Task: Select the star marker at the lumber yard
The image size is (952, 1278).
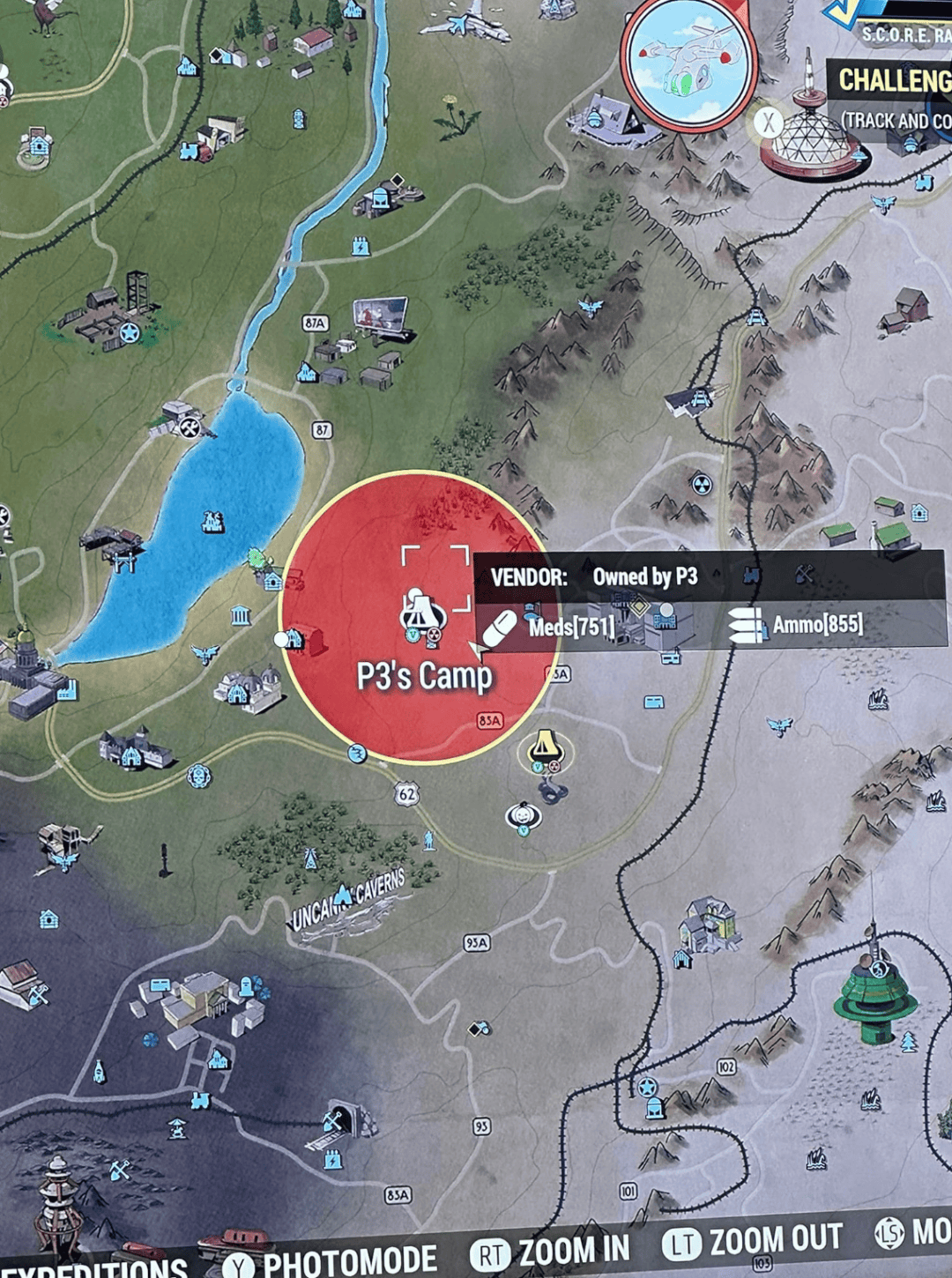Action: click(130, 333)
